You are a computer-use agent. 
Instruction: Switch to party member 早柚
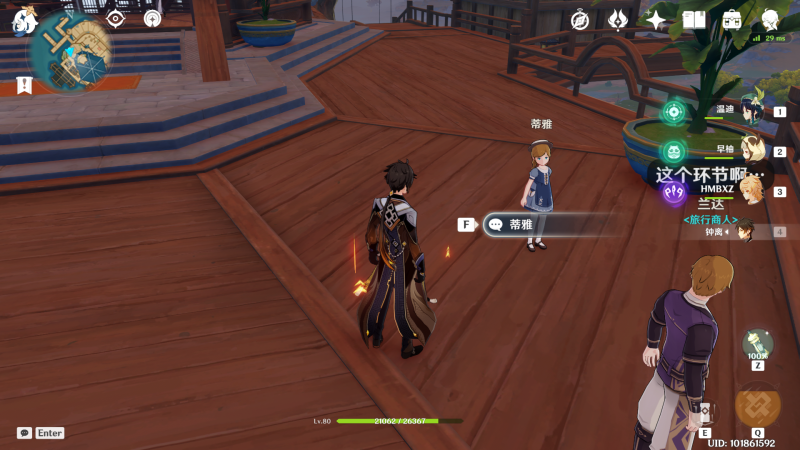pyautogui.click(x=750, y=151)
